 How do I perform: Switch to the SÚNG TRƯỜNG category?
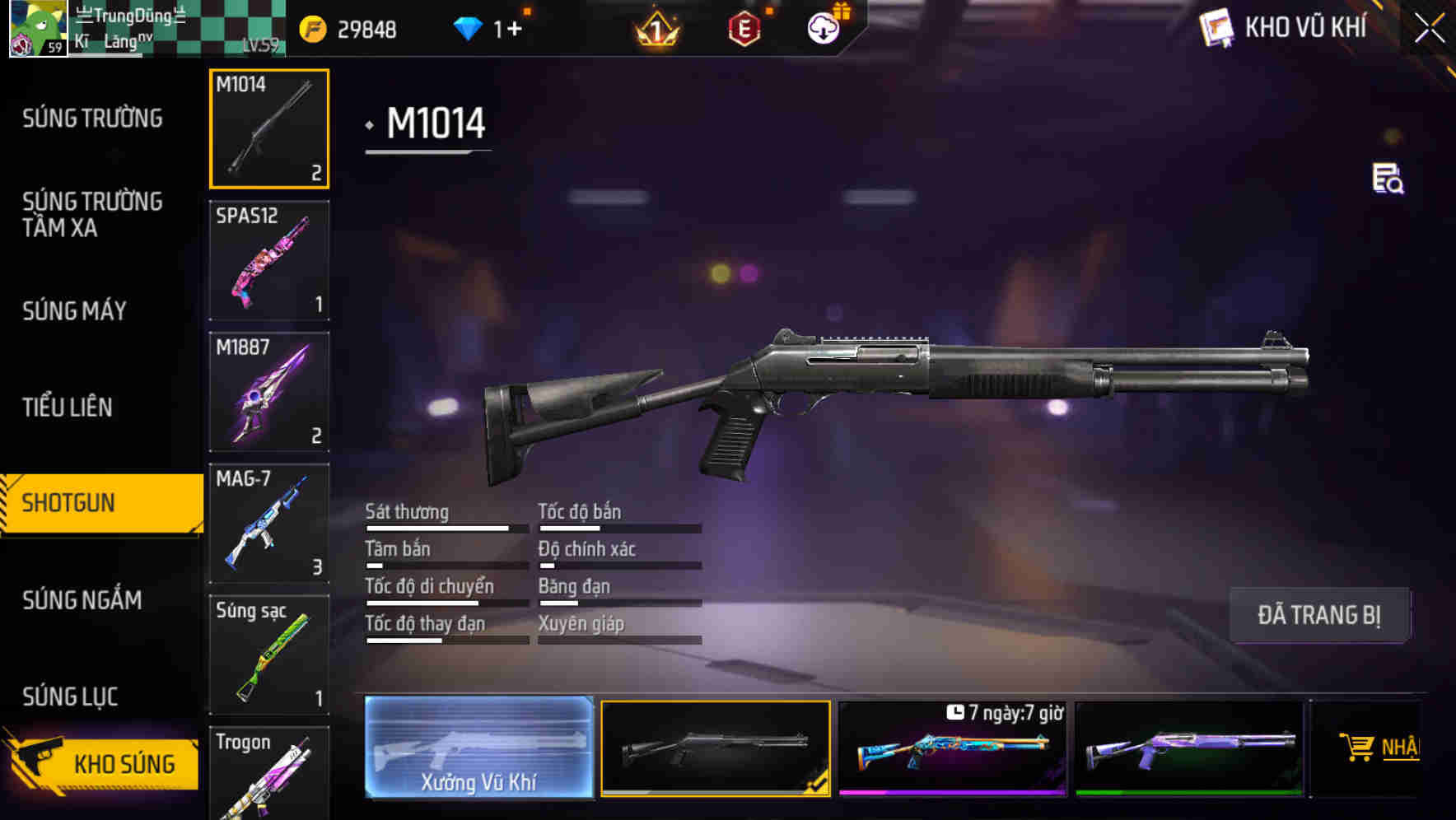[x=91, y=118]
